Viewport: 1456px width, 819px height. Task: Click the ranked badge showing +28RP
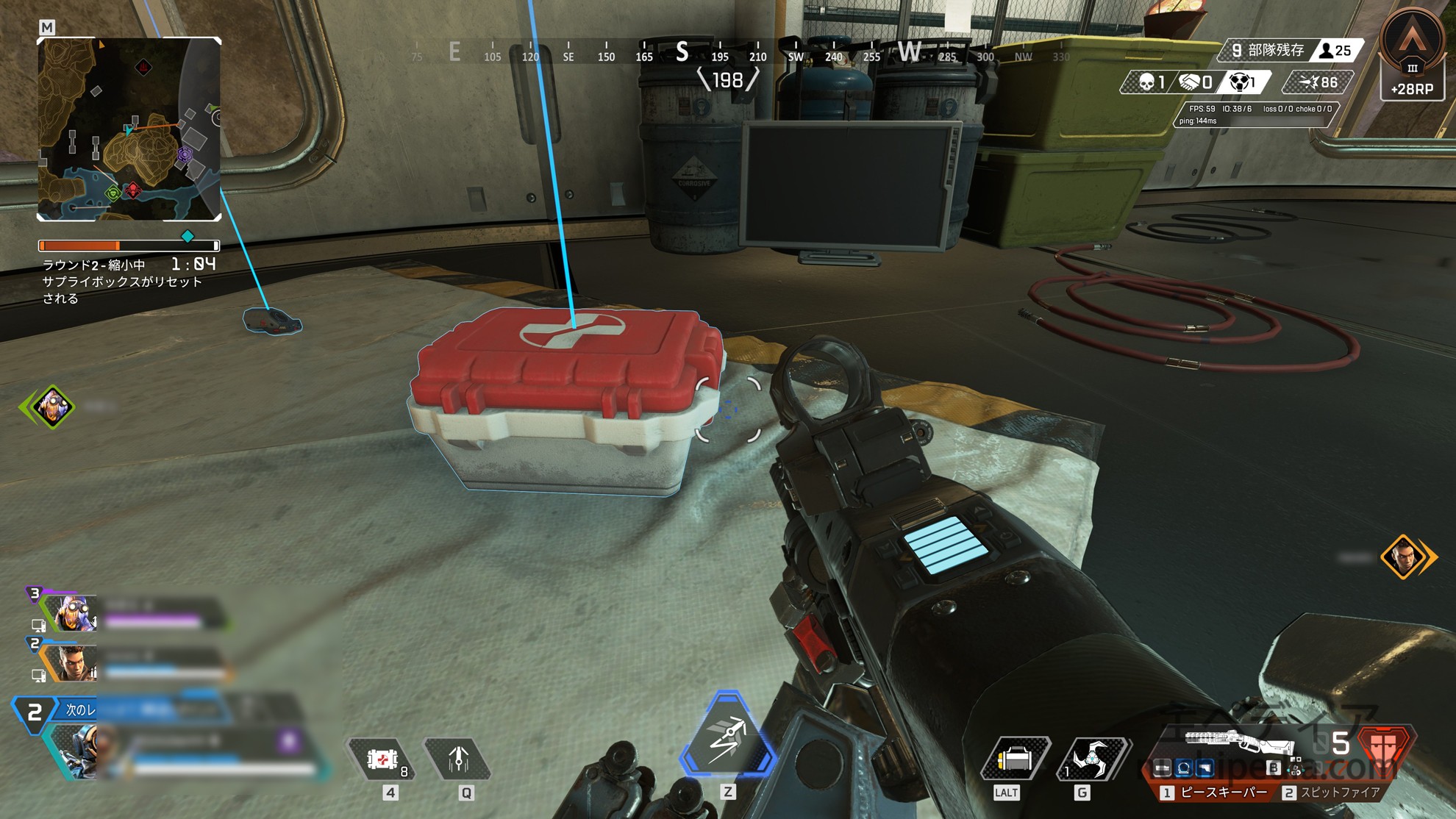click(x=1412, y=55)
